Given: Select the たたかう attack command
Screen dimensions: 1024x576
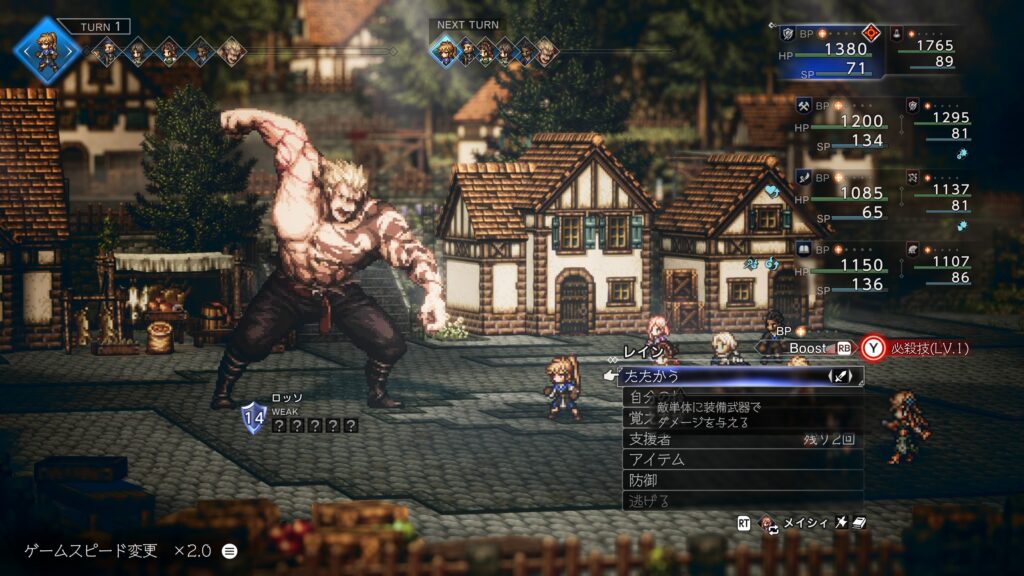Looking at the screenshot, I should [x=700, y=377].
